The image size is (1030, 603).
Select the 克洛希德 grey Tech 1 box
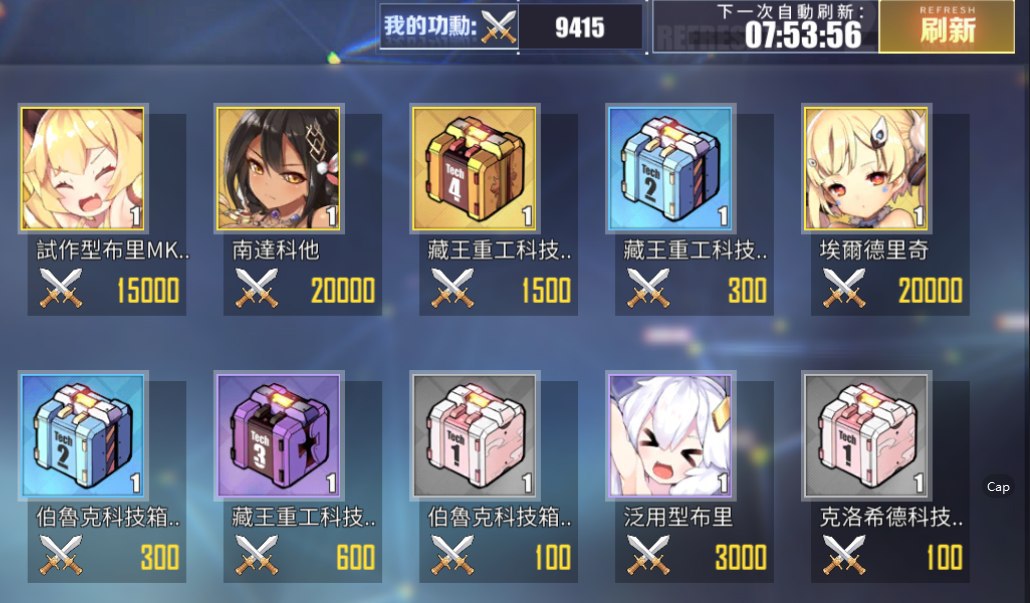tap(866, 436)
